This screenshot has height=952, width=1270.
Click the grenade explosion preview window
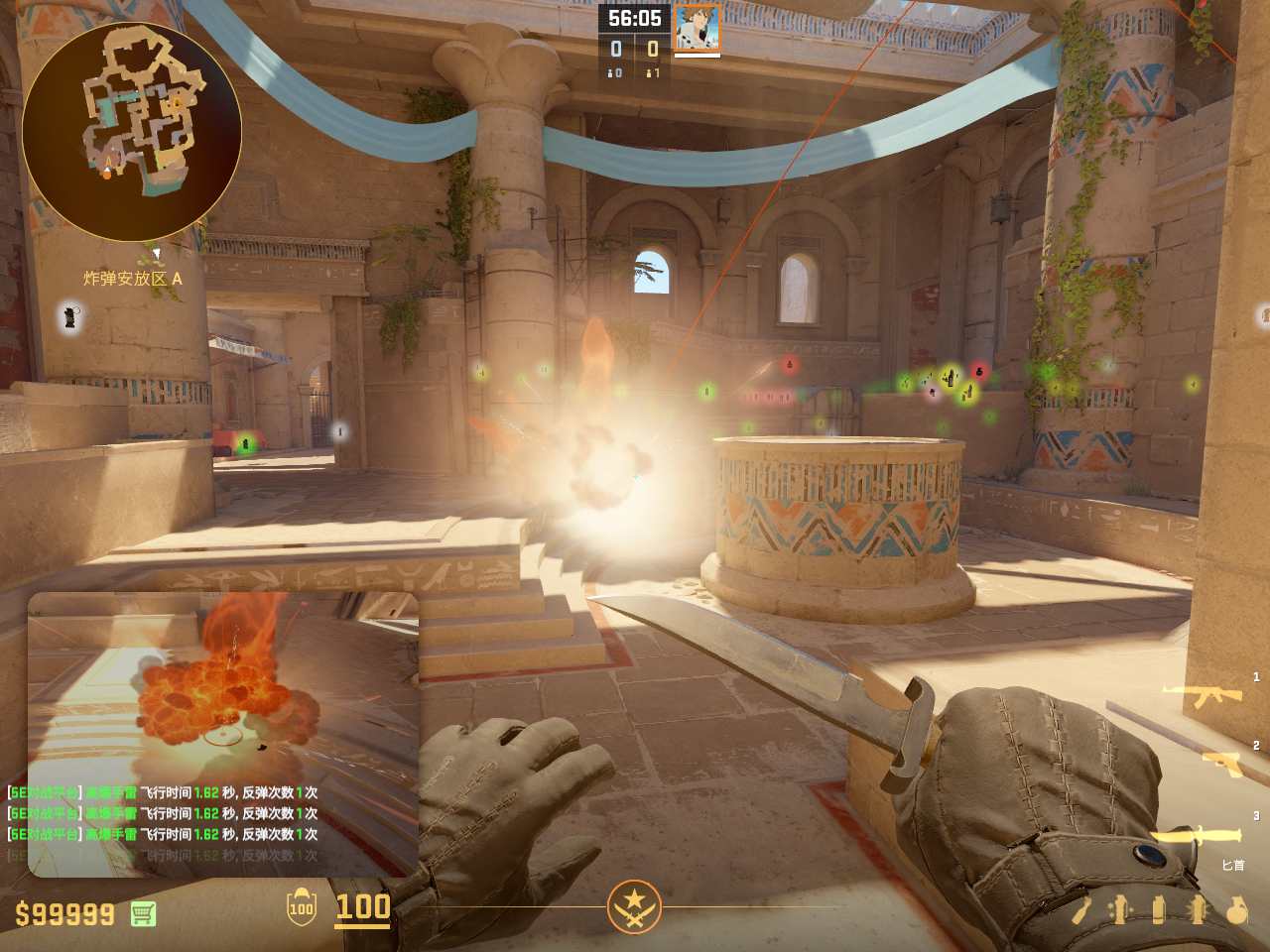tap(223, 734)
